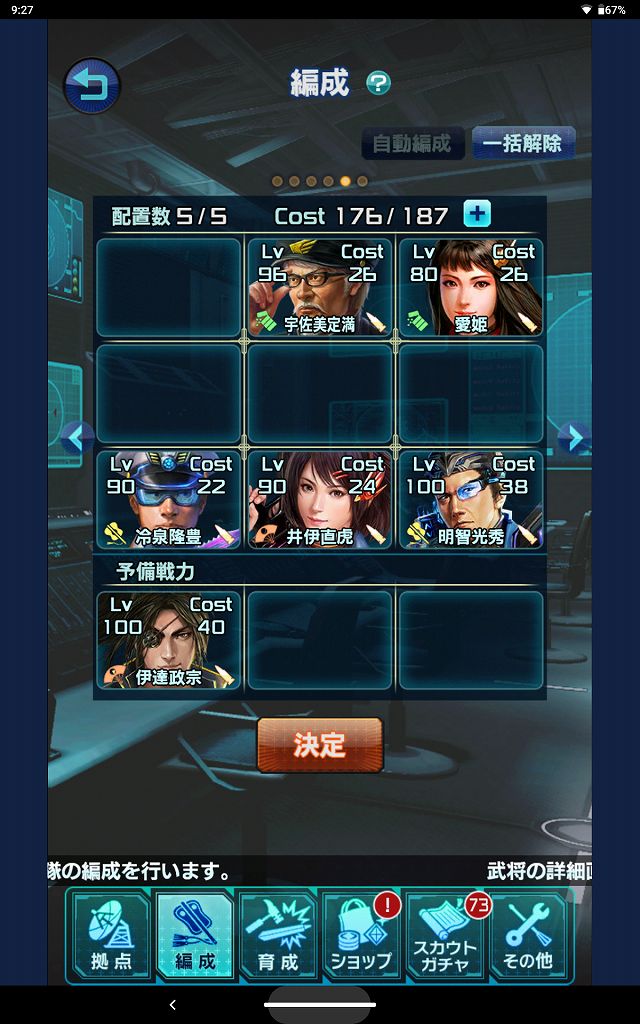Choose reserve unit 伊達政宗
The image size is (640, 1024).
168,640
